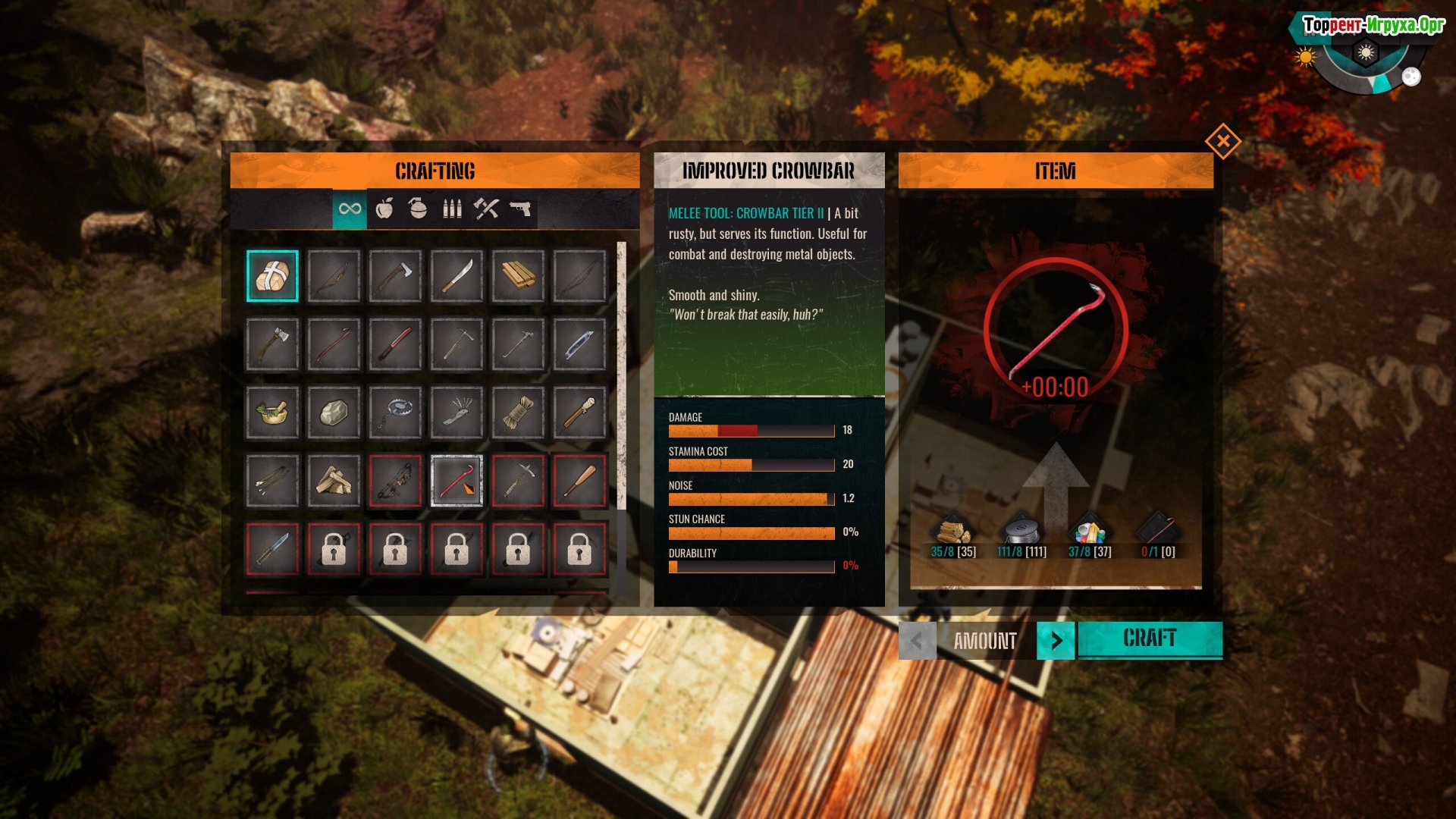Open the pistol firearms category tab
Image resolution: width=1456 pixels, height=819 pixels.
[x=520, y=209]
